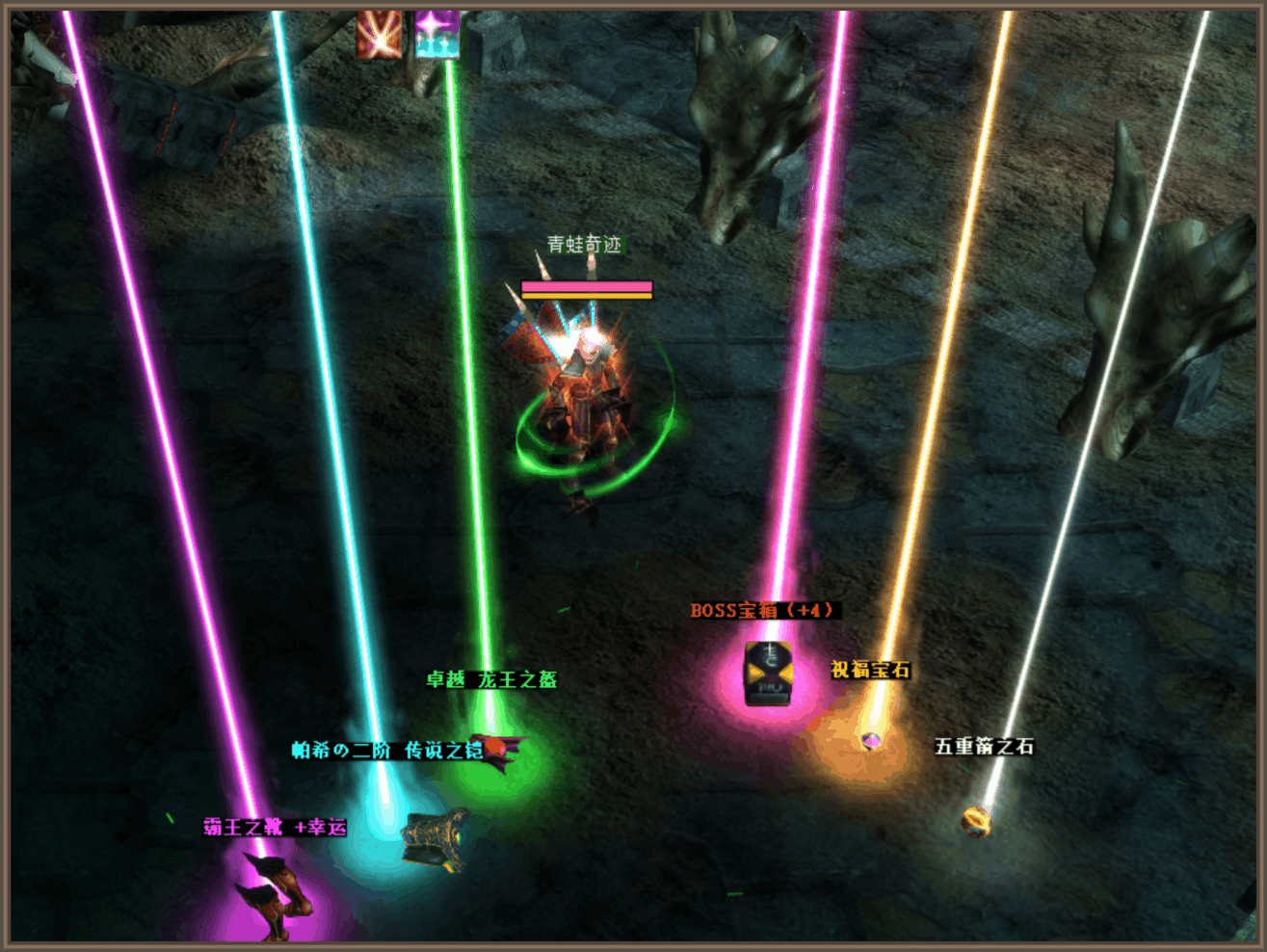Click the orange starburst buff icon
This screenshot has height=952, width=1267.
click(x=379, y=35)
